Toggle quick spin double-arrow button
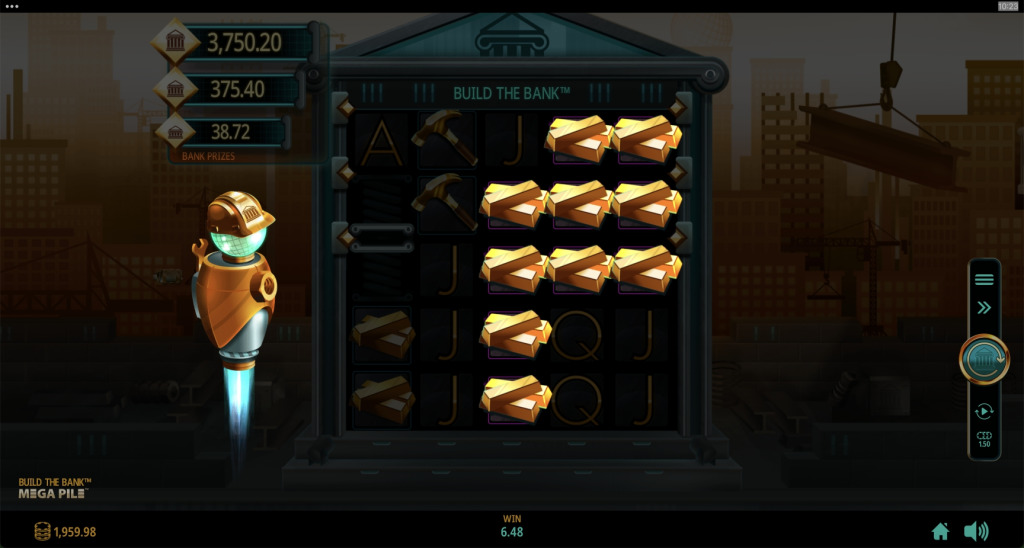The image size is (1024, 548). click(x=984, y=308)
